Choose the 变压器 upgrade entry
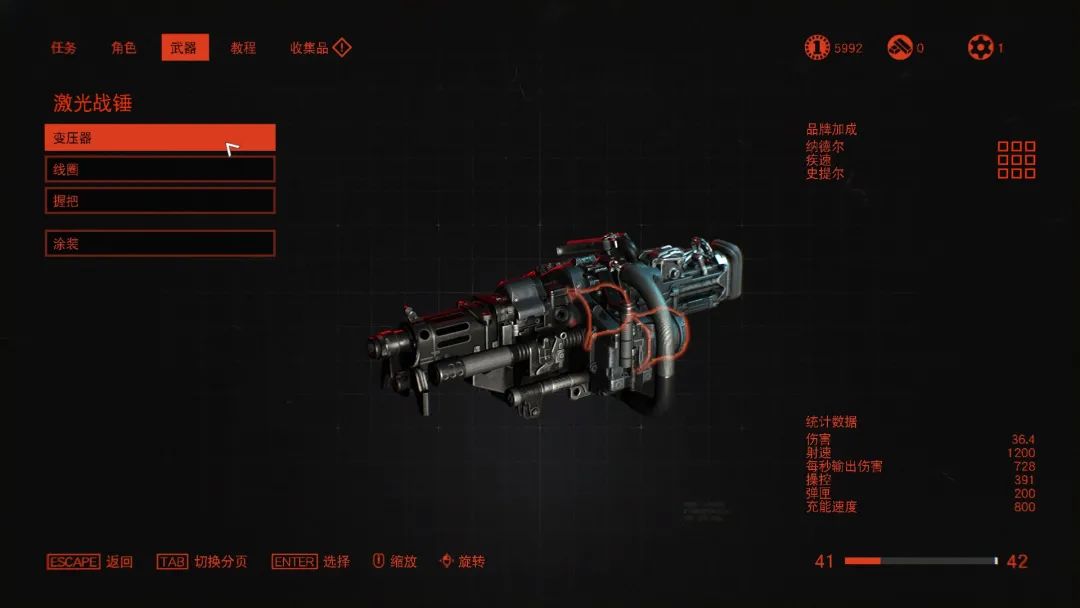Screen dimensions: 1080x608 (x=160, y=138)
